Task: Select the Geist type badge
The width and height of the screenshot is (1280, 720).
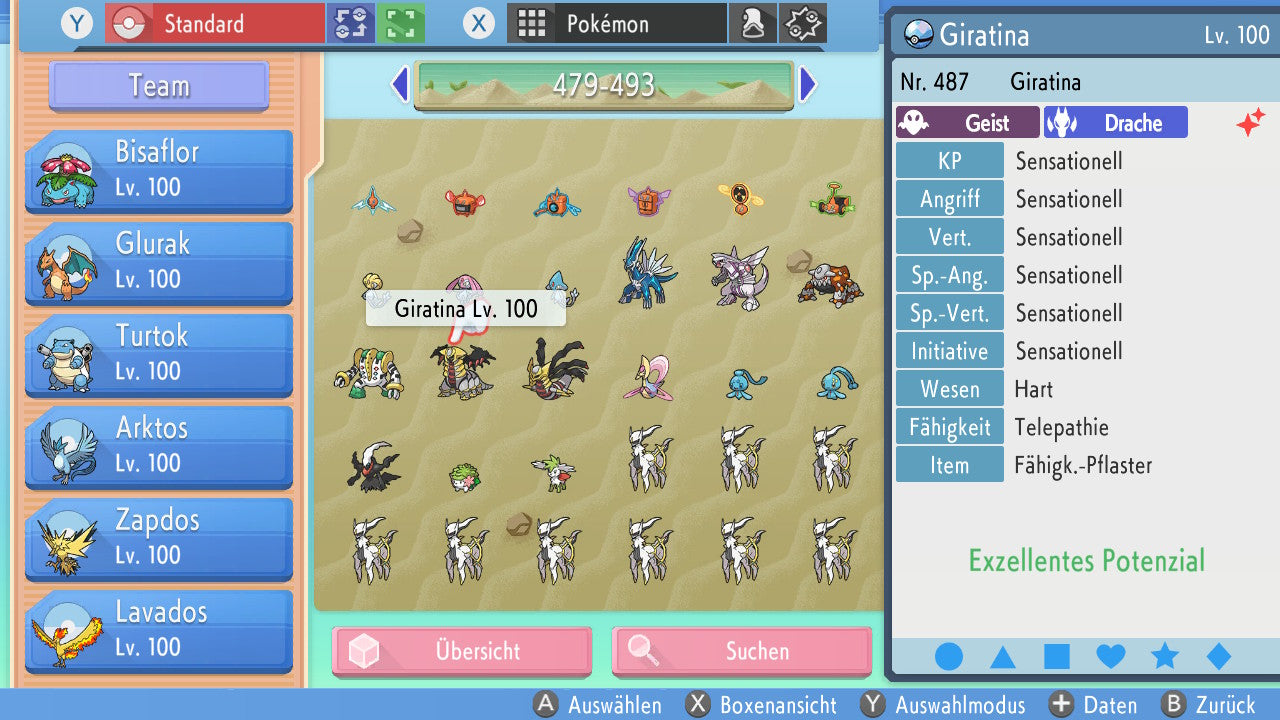Action: coord(966,122)
